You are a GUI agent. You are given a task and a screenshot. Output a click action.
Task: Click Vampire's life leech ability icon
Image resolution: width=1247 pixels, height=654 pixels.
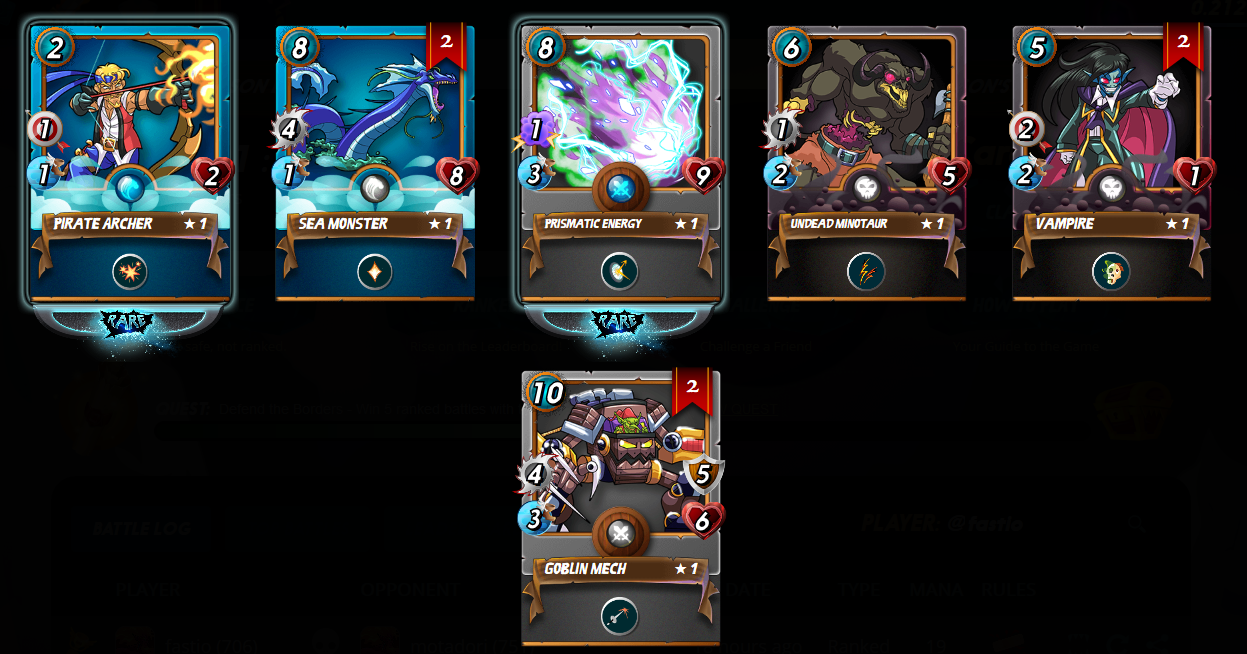(1111, 271)
